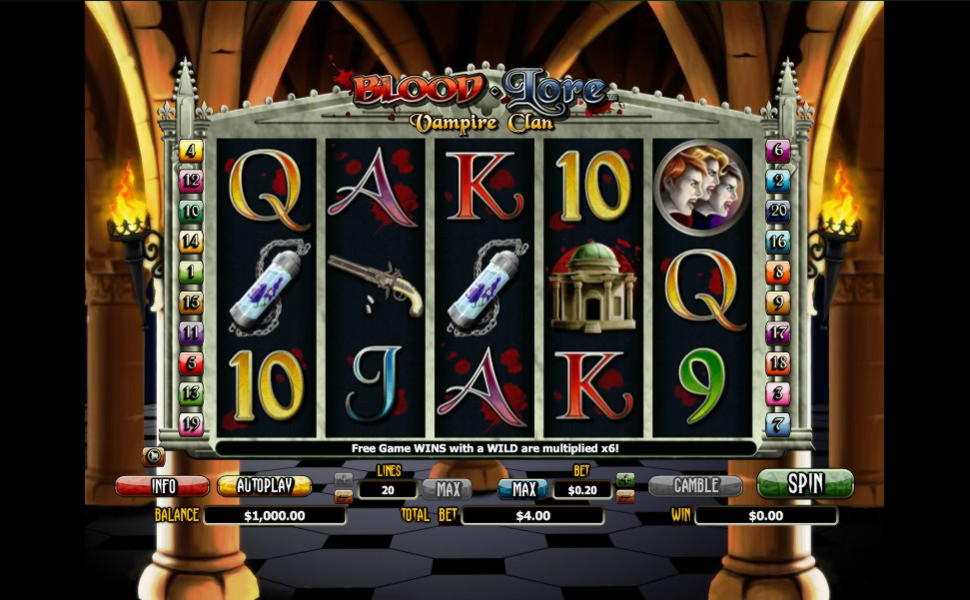Viewport: 970px width, 600px height.
Task: Raise the bet amount per line
Action: click(x=625, y=480)
